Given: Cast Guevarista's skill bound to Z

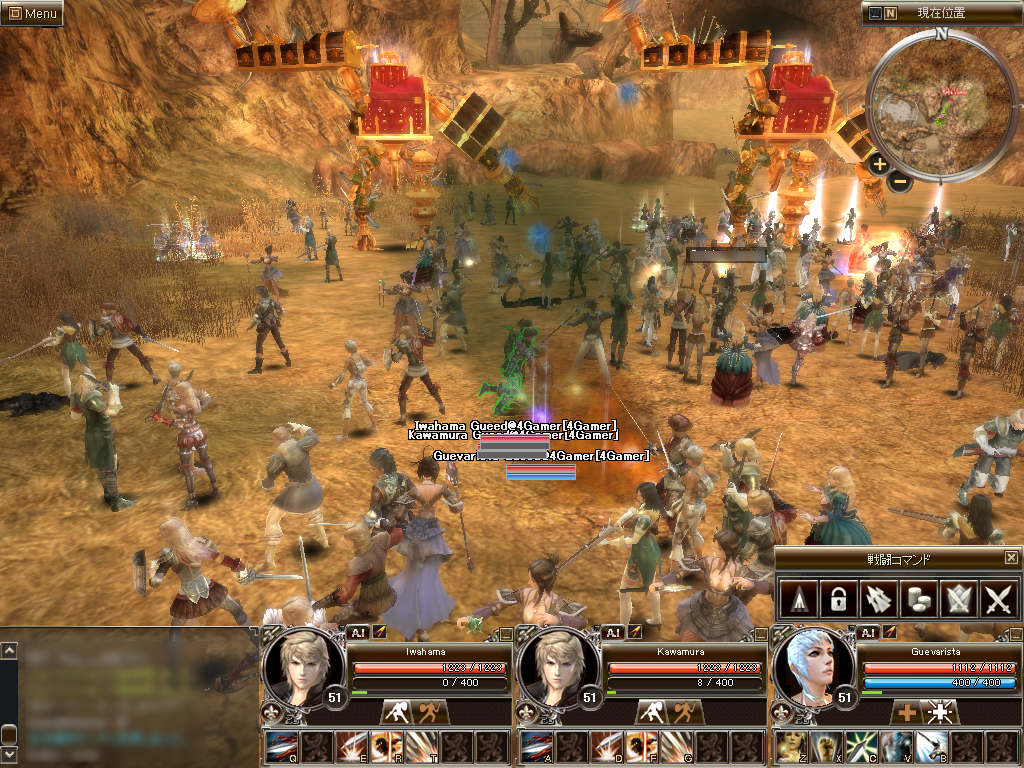Looking at the screenshot, I should click(793, 747).
